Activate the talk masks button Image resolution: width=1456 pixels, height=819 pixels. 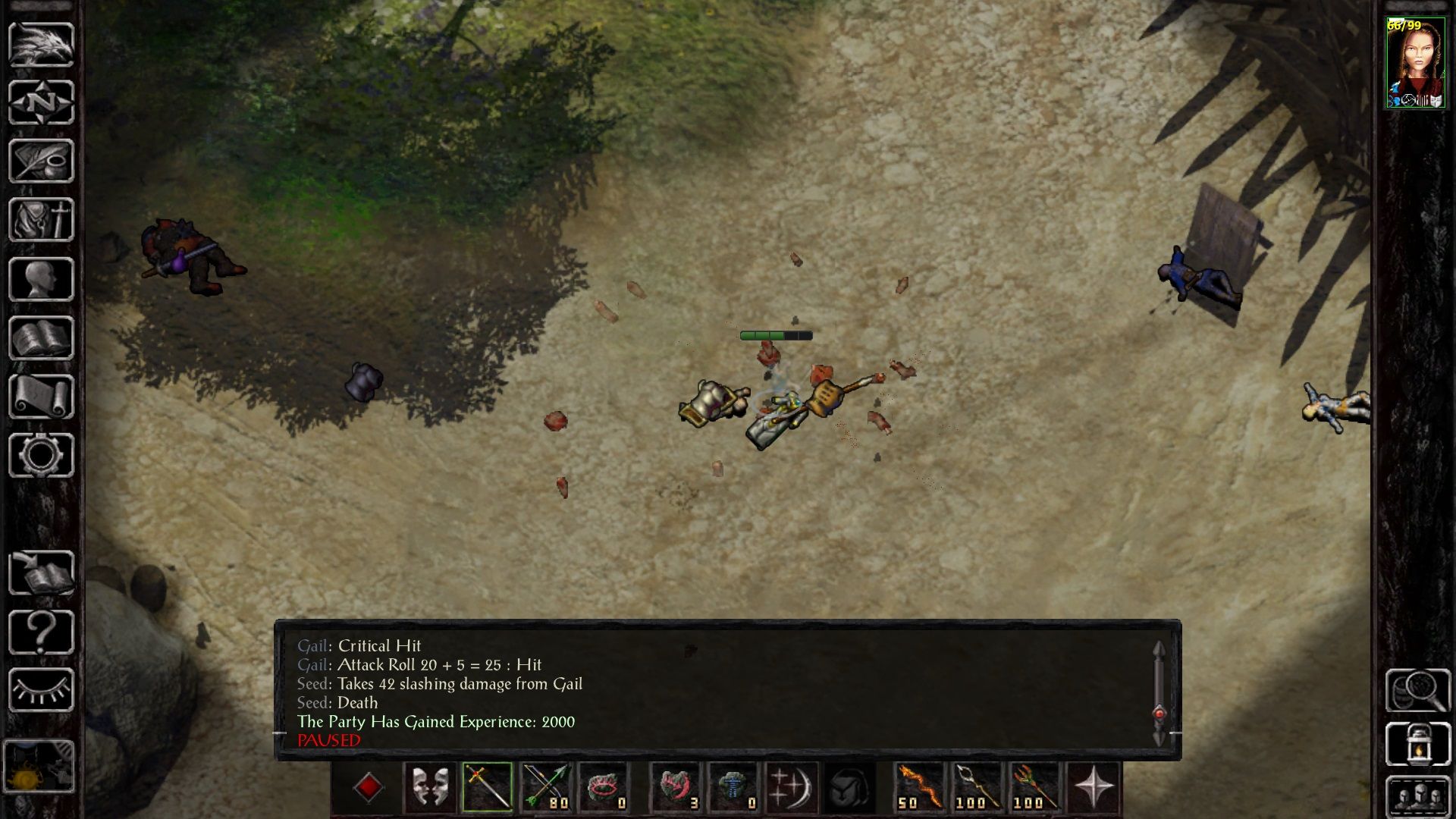pyautogui.click(x=429, y=787)
